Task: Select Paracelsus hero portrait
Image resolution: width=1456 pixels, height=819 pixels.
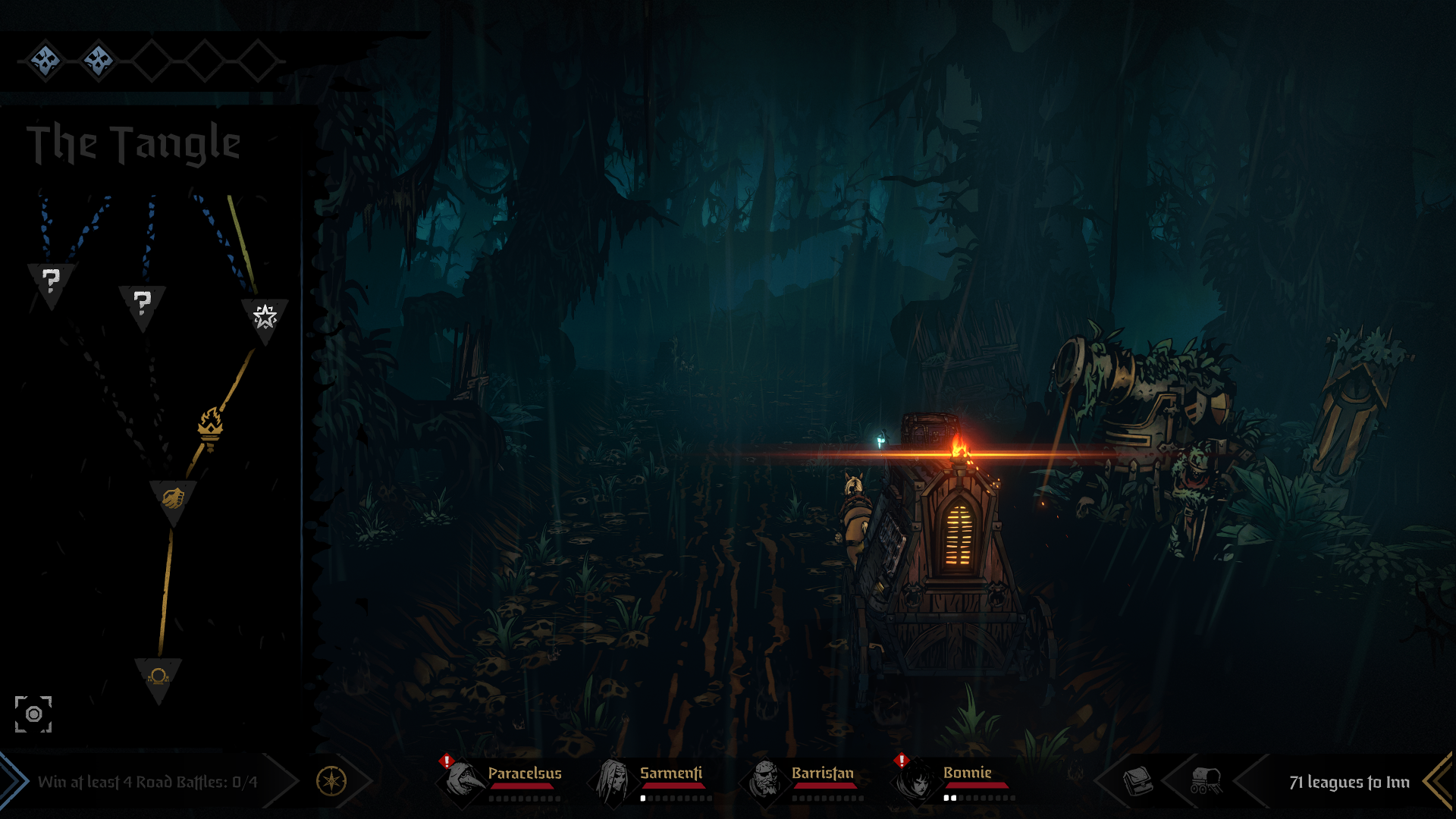Action: click(462, 780)
